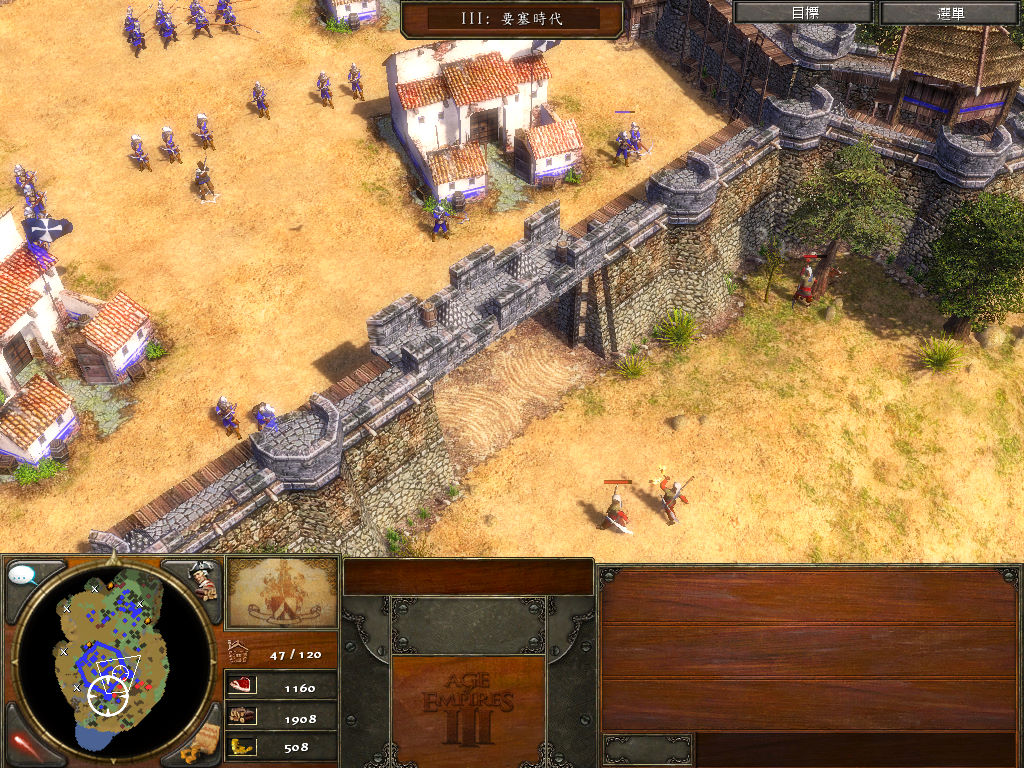Click the gold coin resource icon
The width and height of the screenshot is (1024, 768).
242,746
